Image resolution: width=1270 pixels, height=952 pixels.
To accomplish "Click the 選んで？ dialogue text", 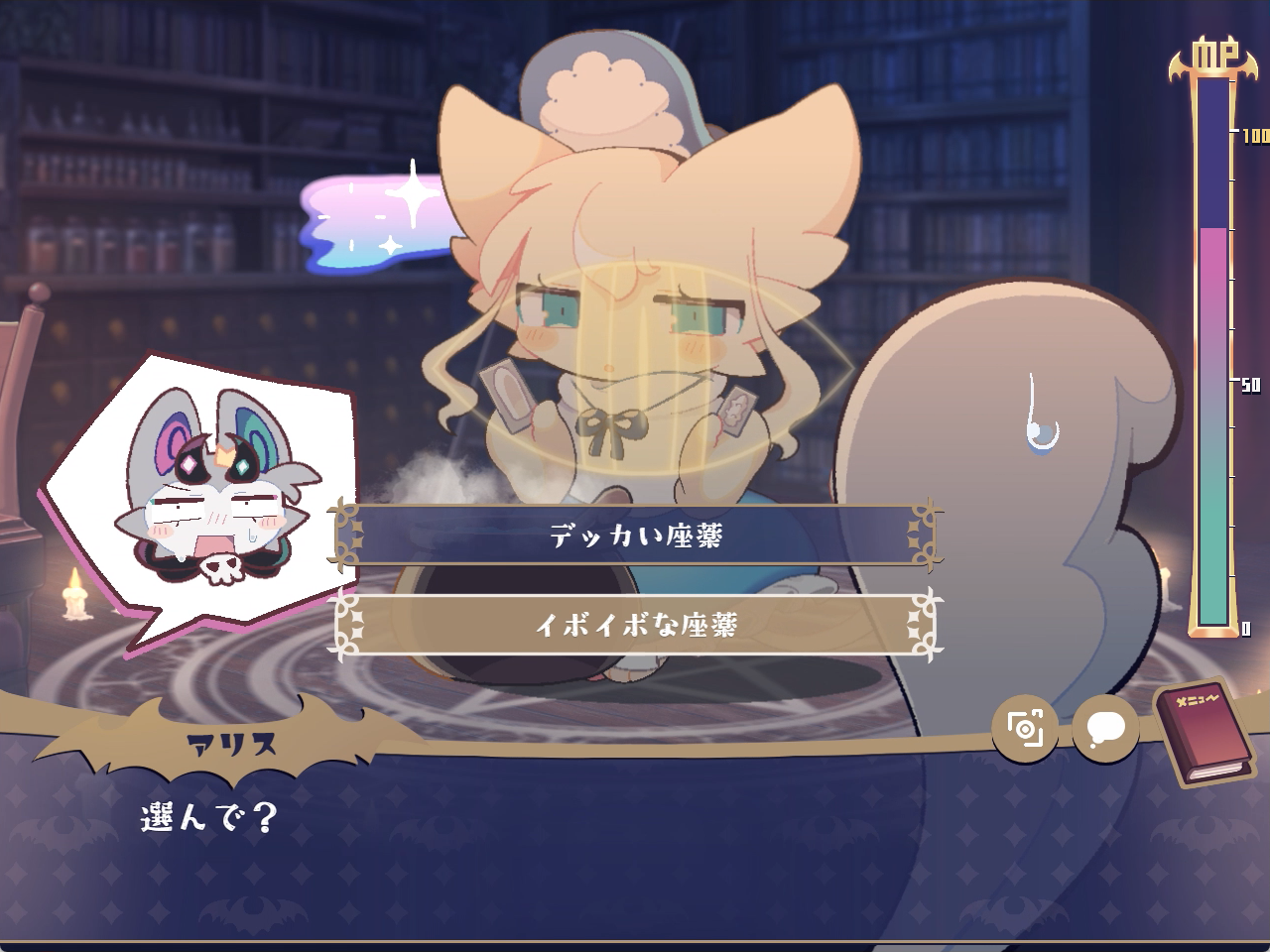I will coord(203,817).
